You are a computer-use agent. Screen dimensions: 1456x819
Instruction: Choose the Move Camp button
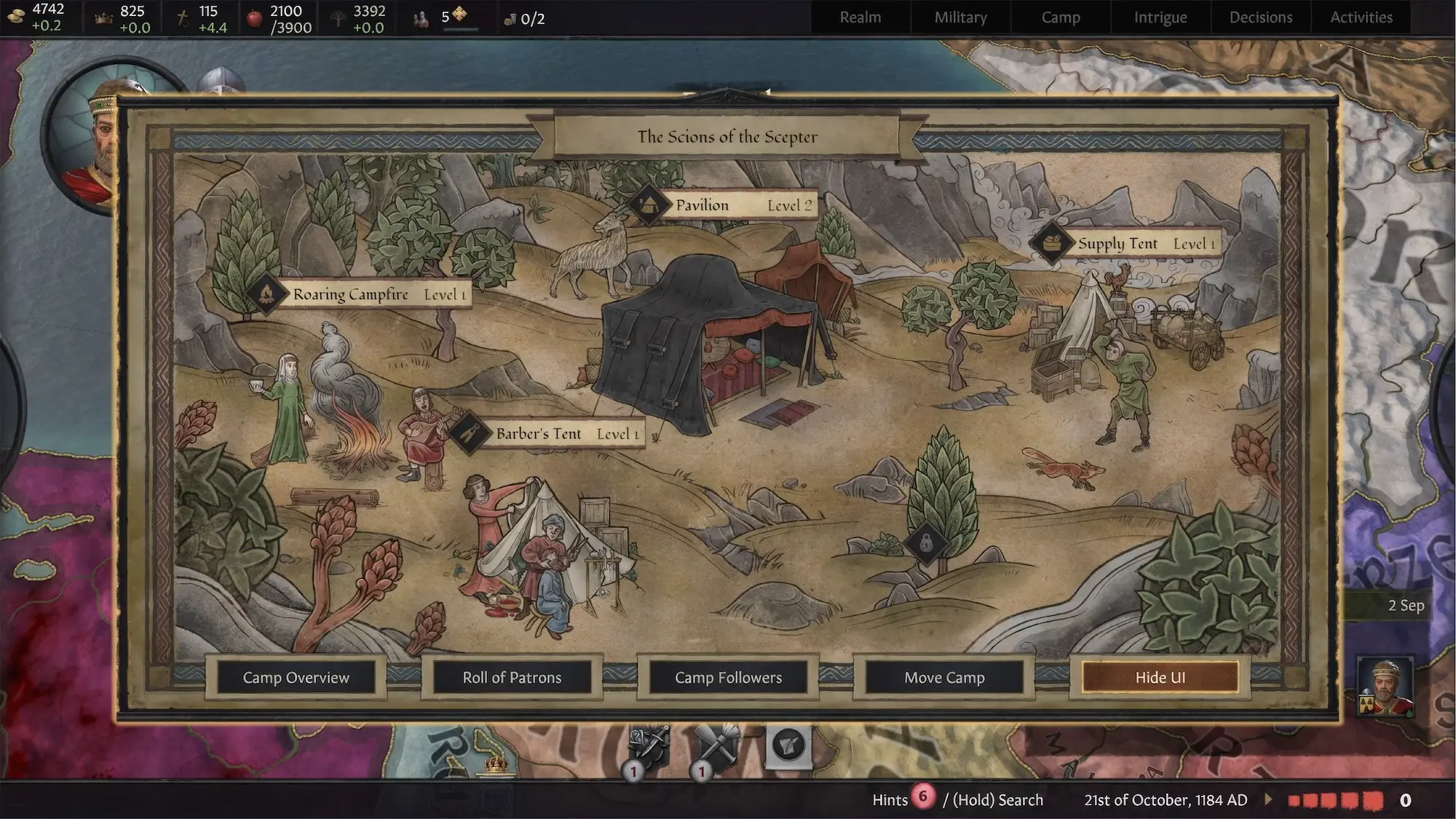[944, 678]
